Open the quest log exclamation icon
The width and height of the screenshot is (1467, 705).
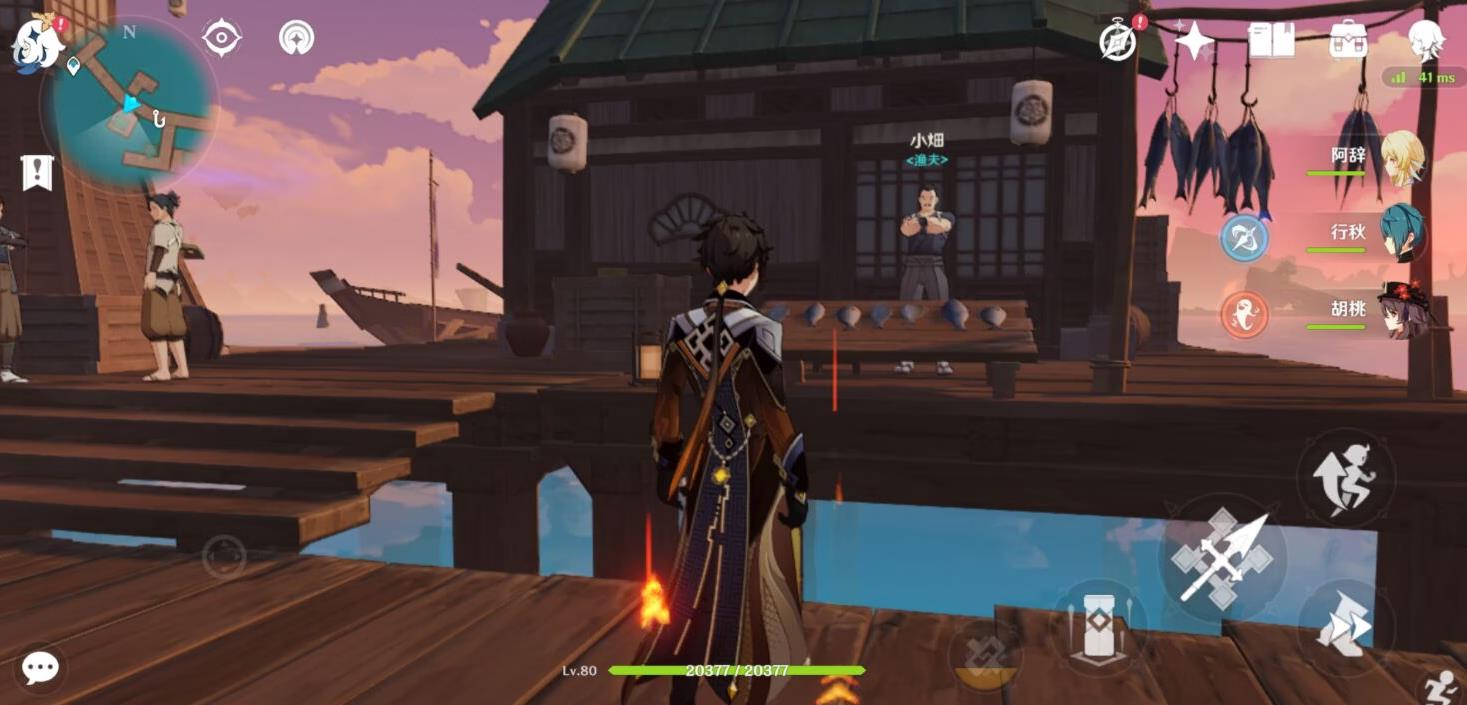pos(37,173)
